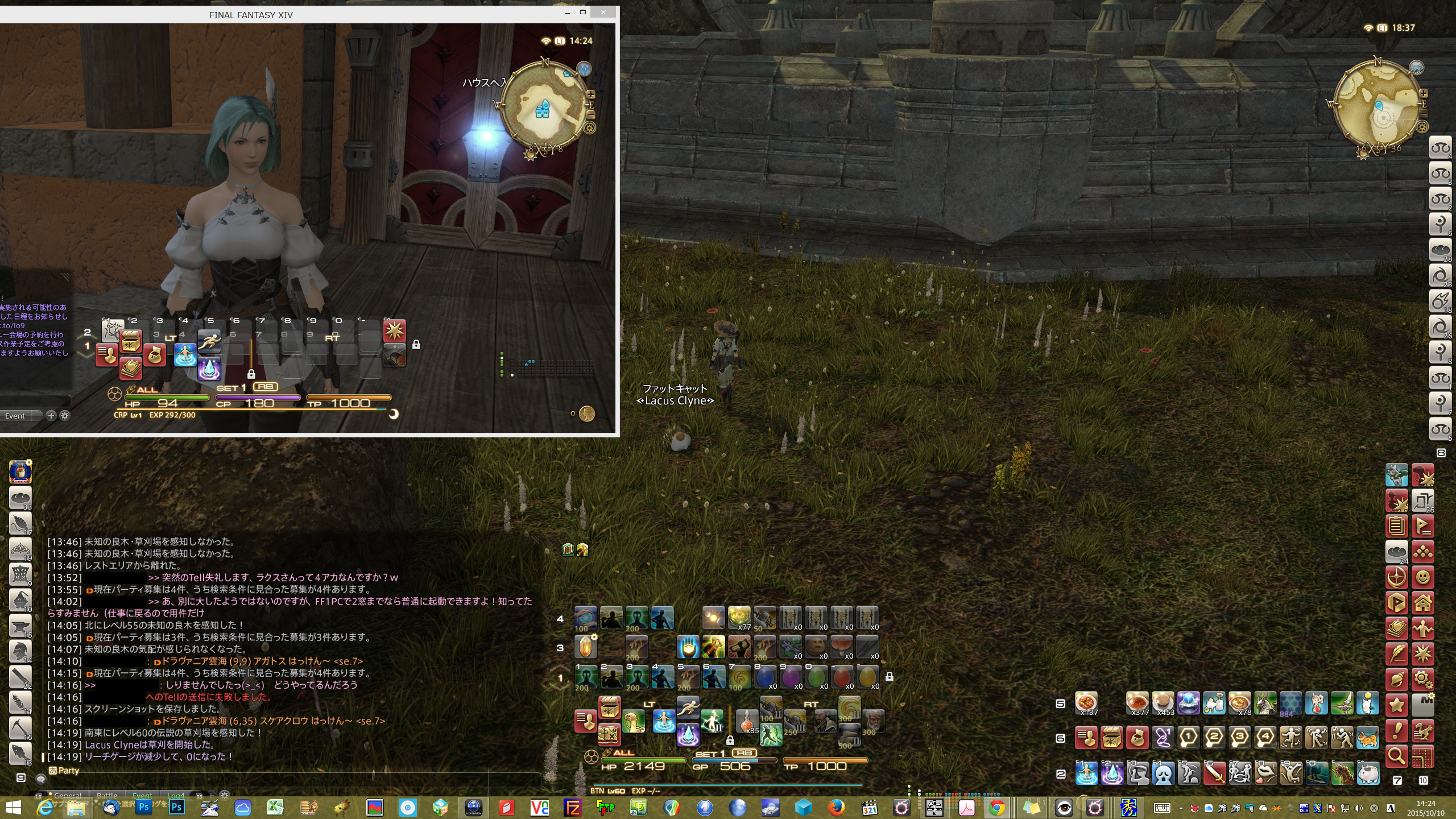1456x819 pixels.
Task: Close the FINAL FANTASY XIV window
Action: pyautogui.click(x=603, y=12)
